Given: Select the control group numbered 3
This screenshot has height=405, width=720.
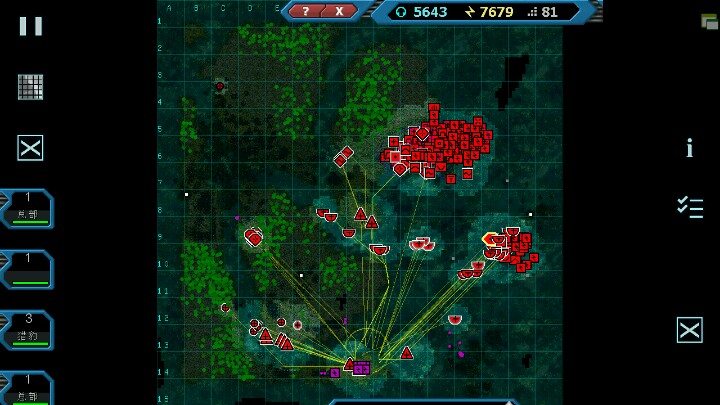Looking at the screenshot, I should 28,329.
